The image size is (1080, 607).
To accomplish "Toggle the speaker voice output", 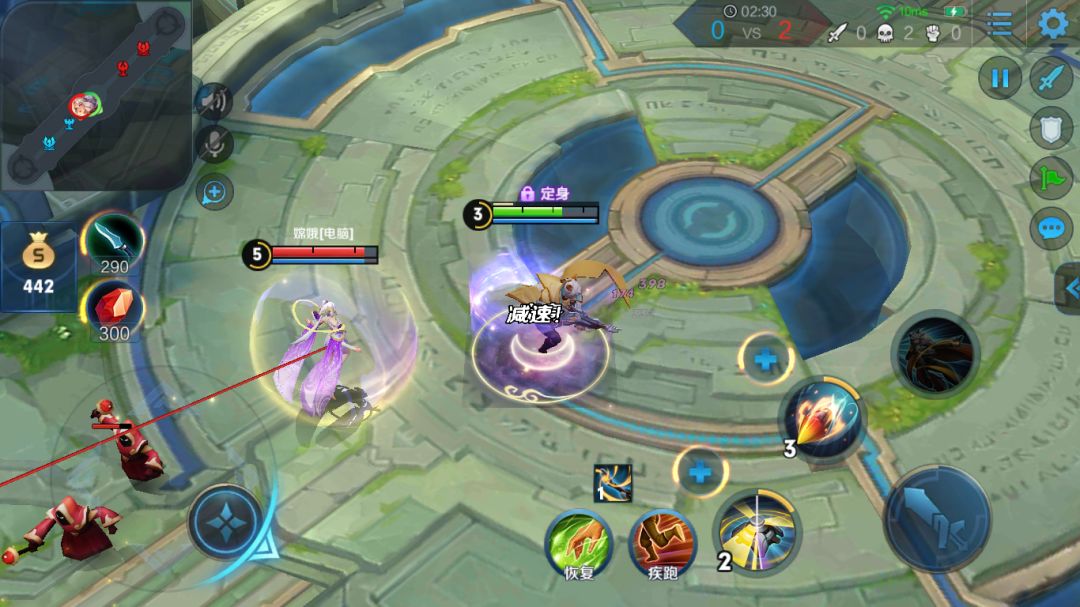I will click(213, 100).
